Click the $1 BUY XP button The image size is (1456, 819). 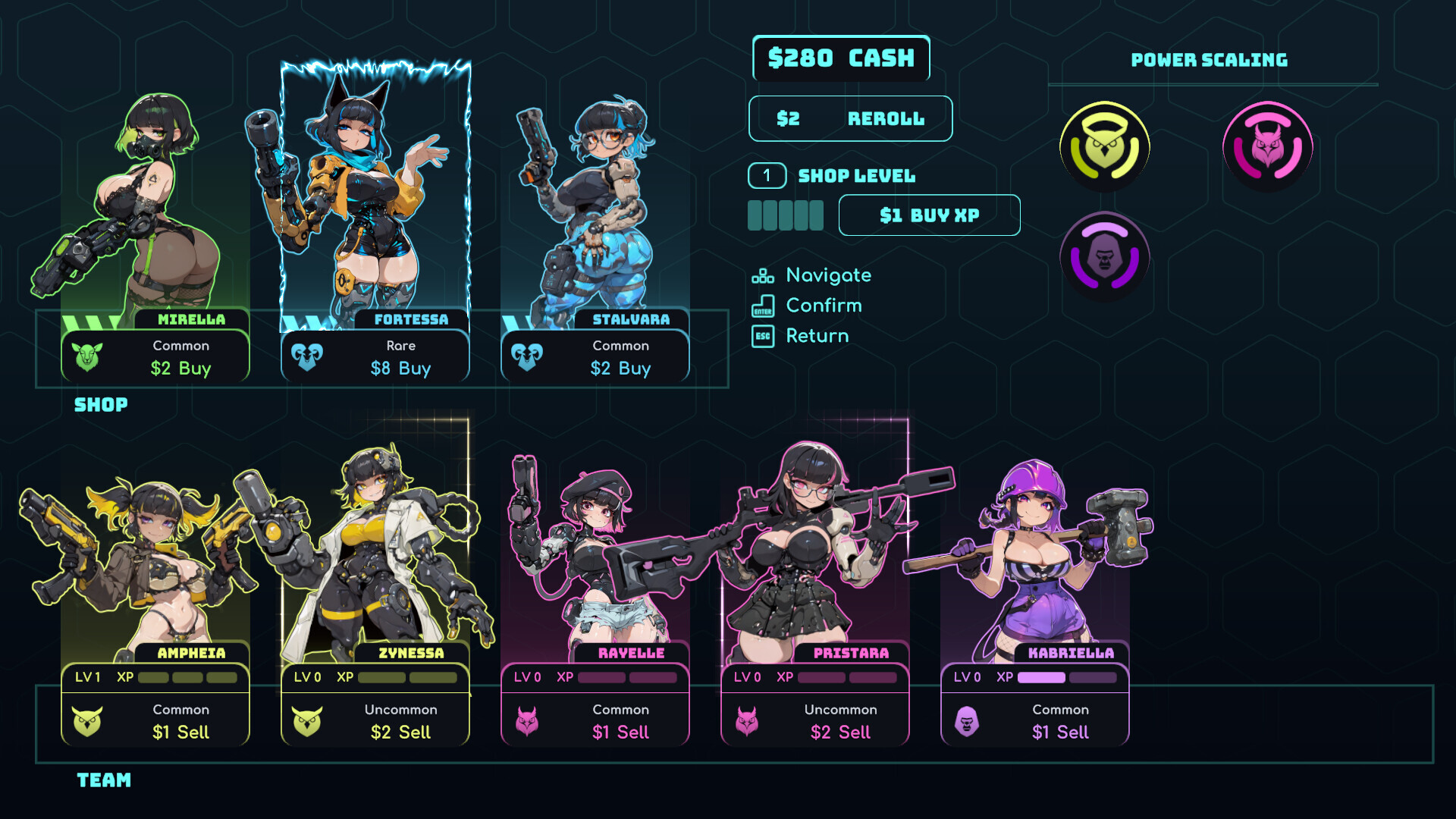[929, 215]
